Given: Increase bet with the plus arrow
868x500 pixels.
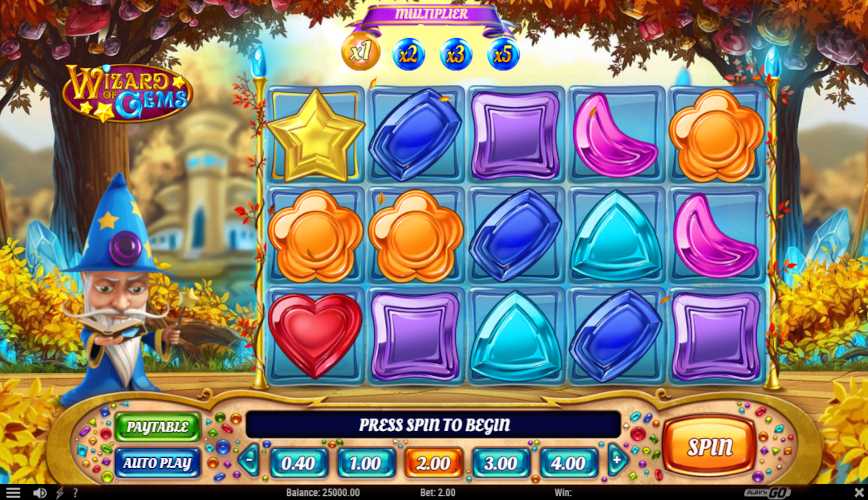Looking at the screenshot, I should click(x=619, y=461).
